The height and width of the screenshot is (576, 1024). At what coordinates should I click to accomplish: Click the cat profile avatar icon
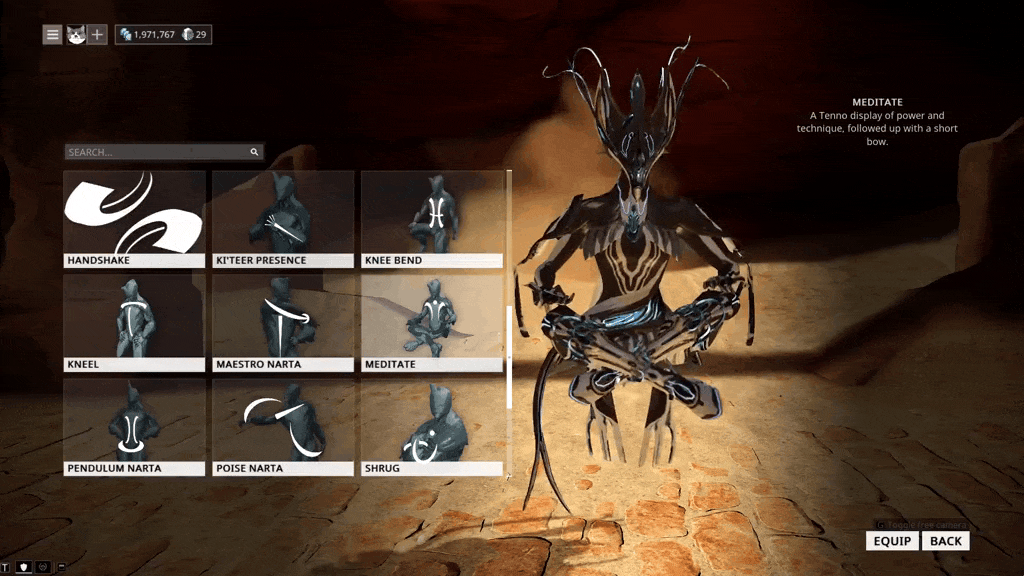click(x=75, y=35)
